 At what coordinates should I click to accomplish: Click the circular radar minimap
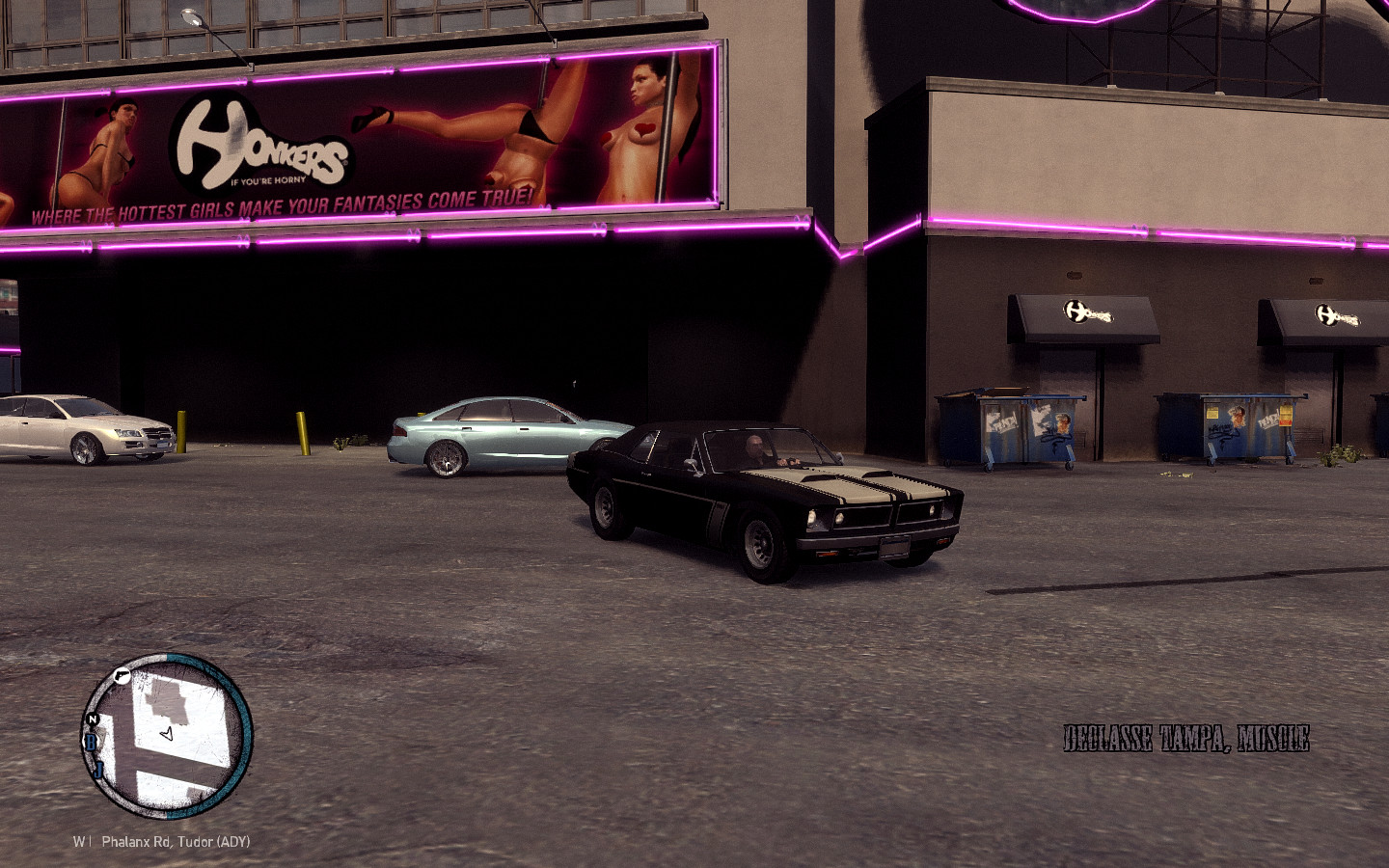coord(167,735)
